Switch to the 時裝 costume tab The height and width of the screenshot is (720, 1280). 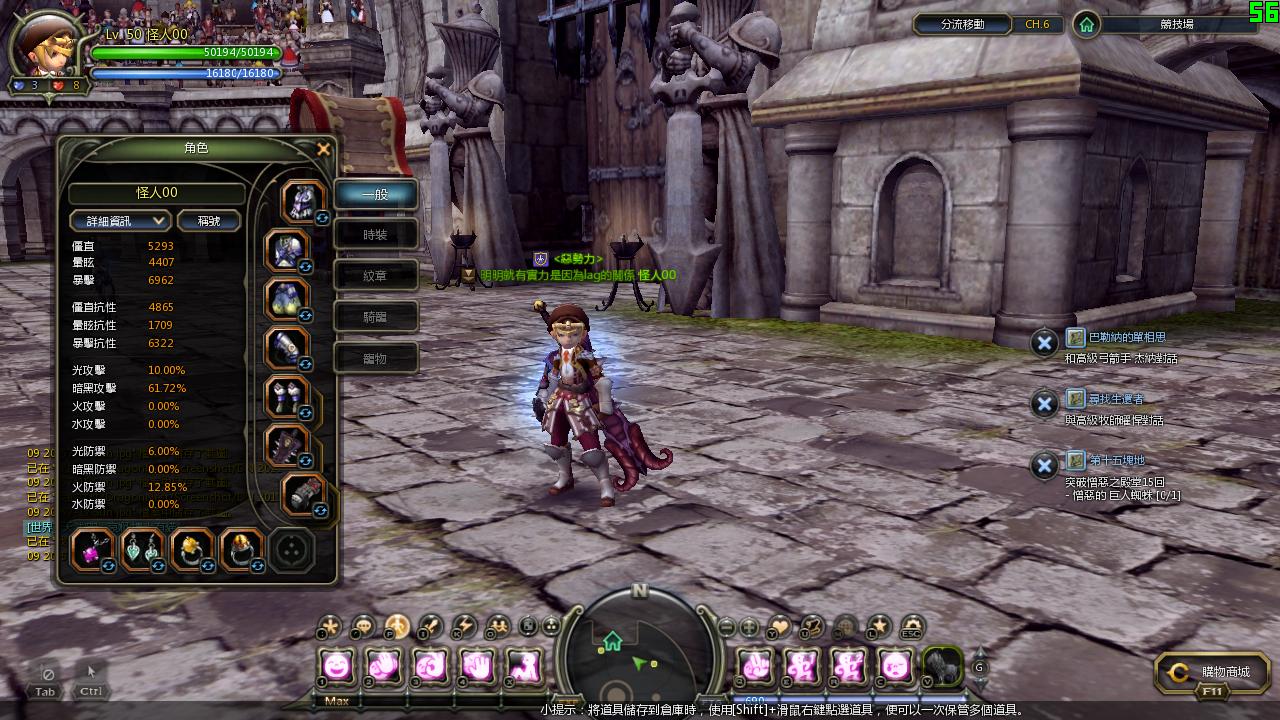pos(375,235)
